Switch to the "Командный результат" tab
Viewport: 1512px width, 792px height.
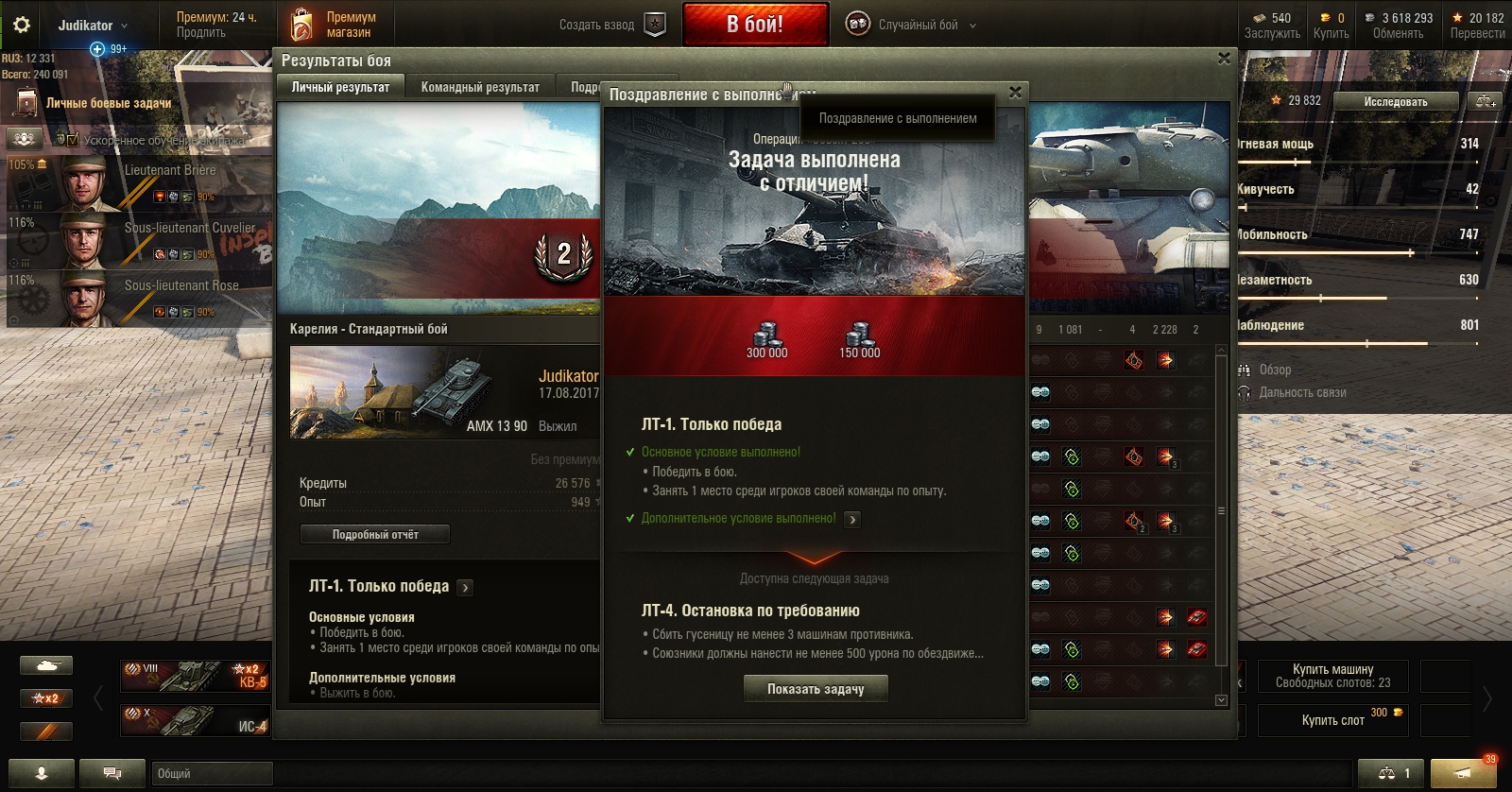click(480, 87)
